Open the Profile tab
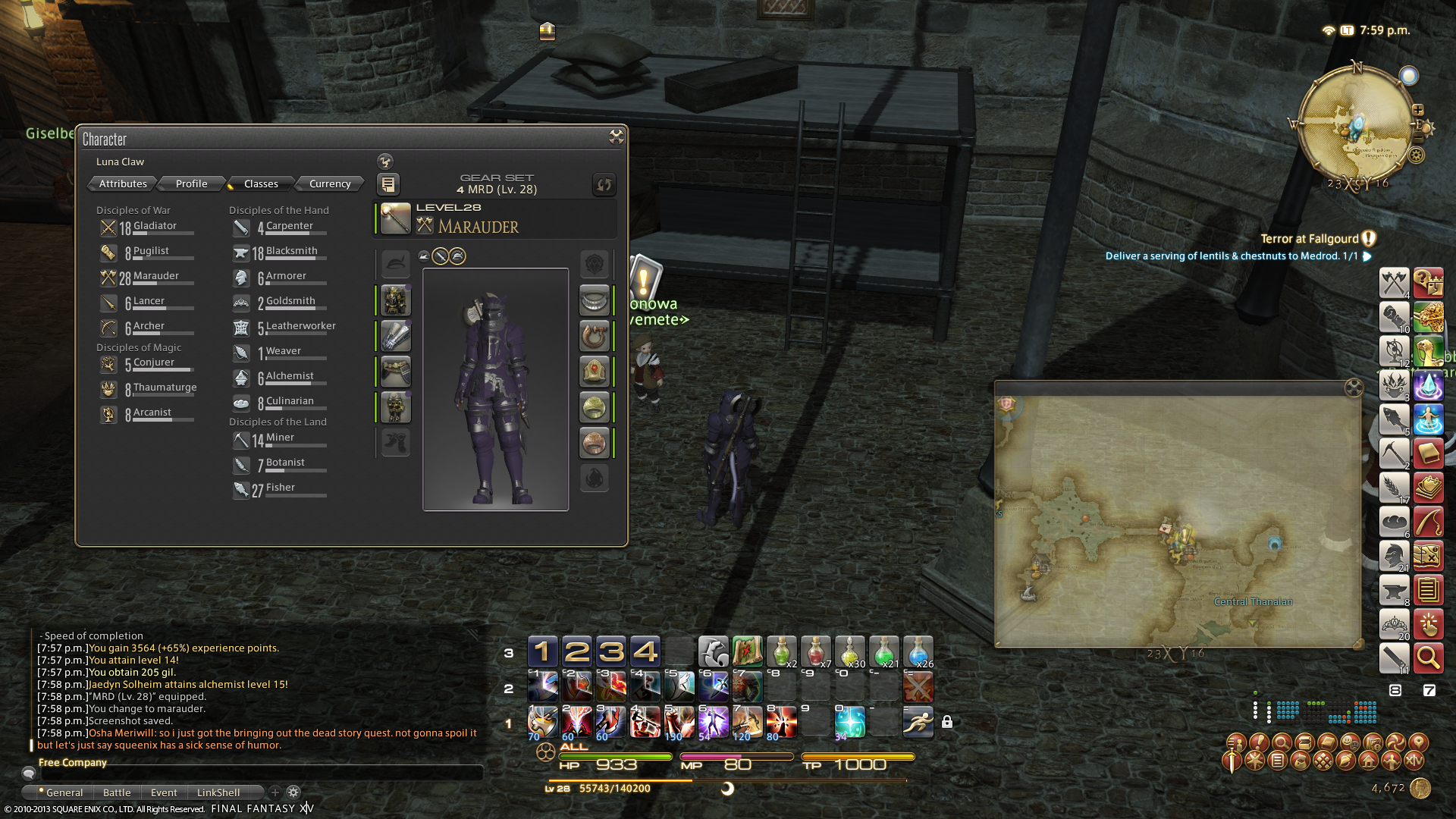Screen dimensions: 1456x819 click(191, 184)
